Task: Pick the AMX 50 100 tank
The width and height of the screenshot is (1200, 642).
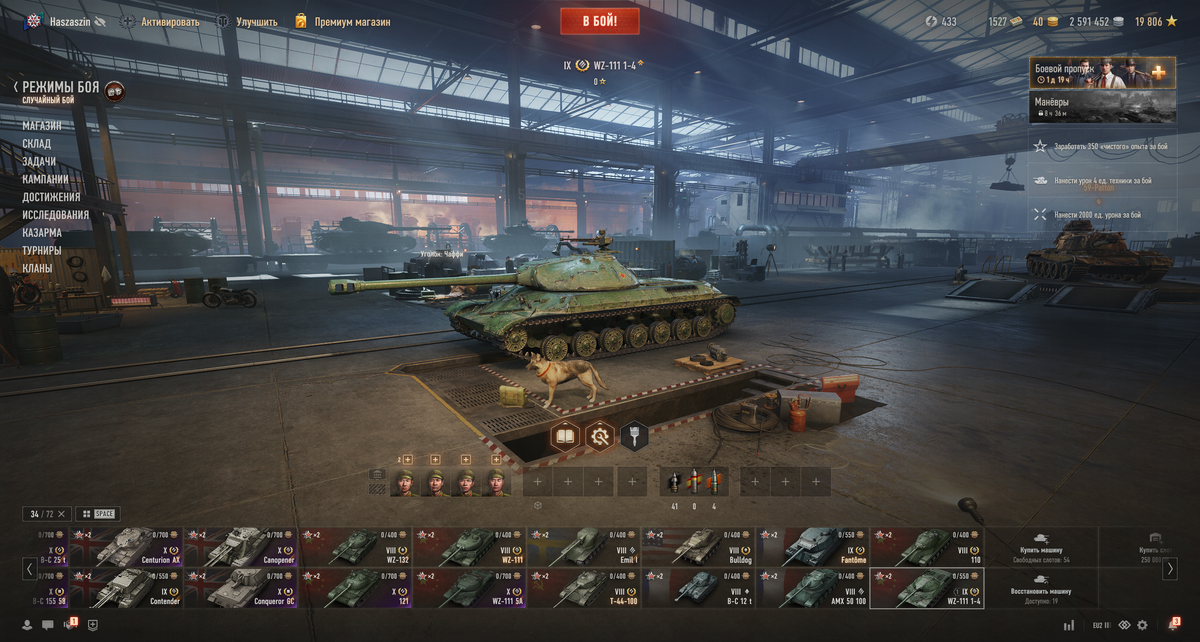Action: (812, 588)
